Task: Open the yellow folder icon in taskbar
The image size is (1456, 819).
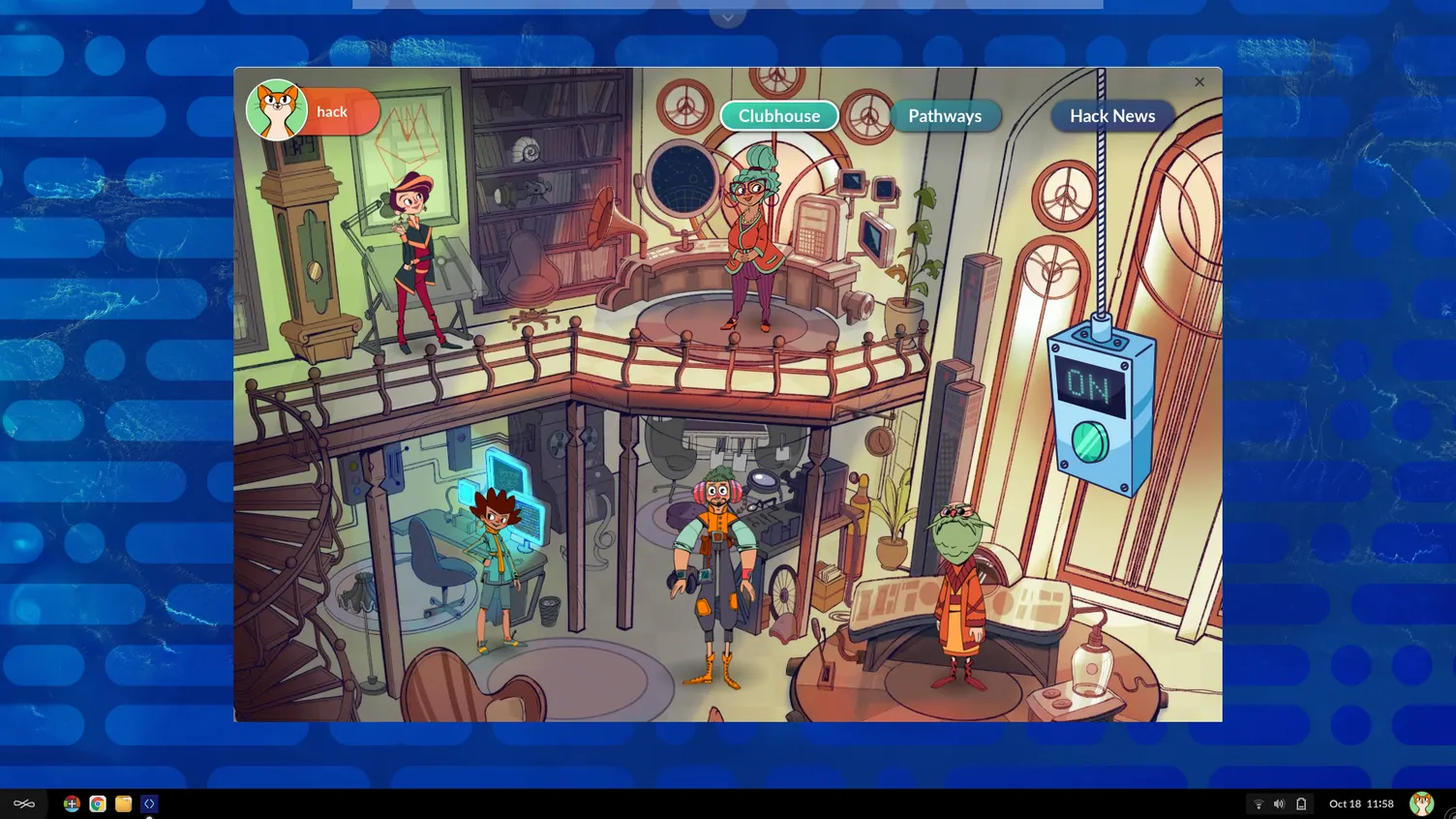Action: pyautogui.click(x=123, y=804)
